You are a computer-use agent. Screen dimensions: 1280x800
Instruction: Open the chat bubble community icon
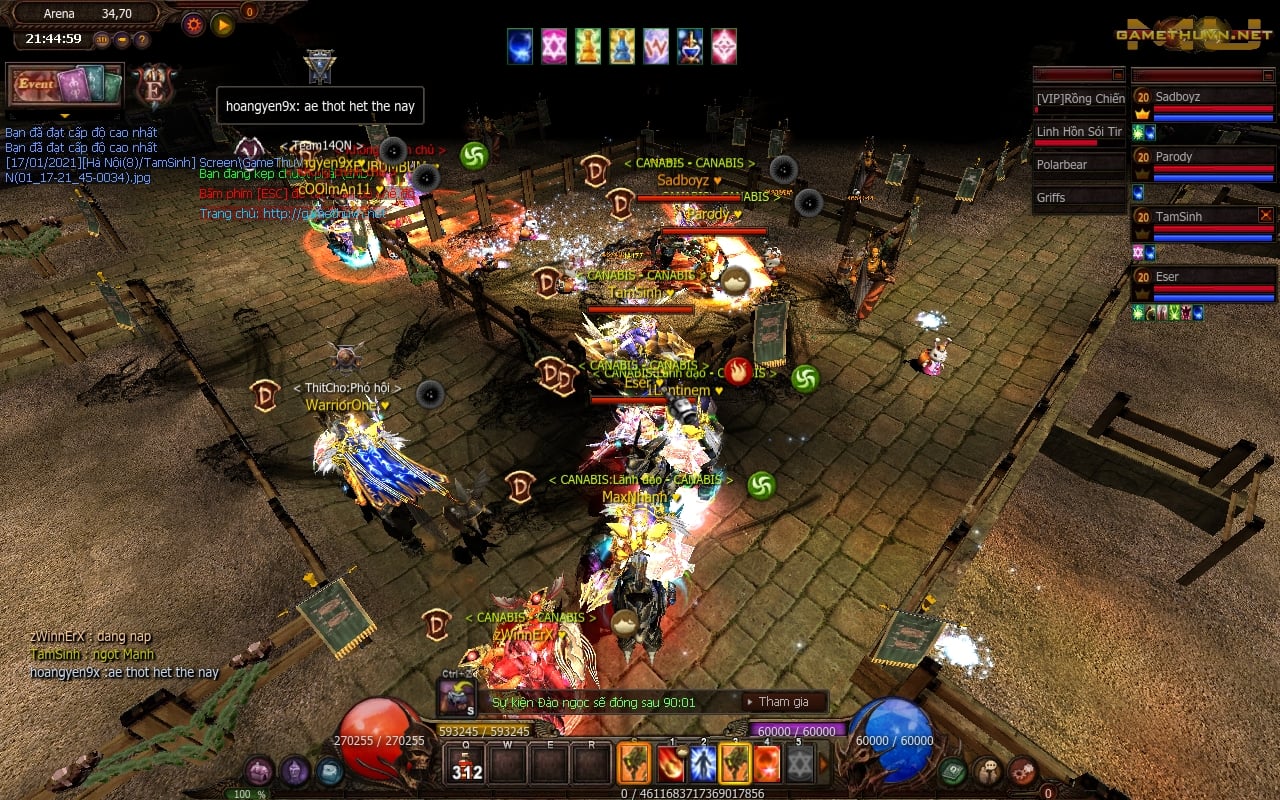(987, 771)
